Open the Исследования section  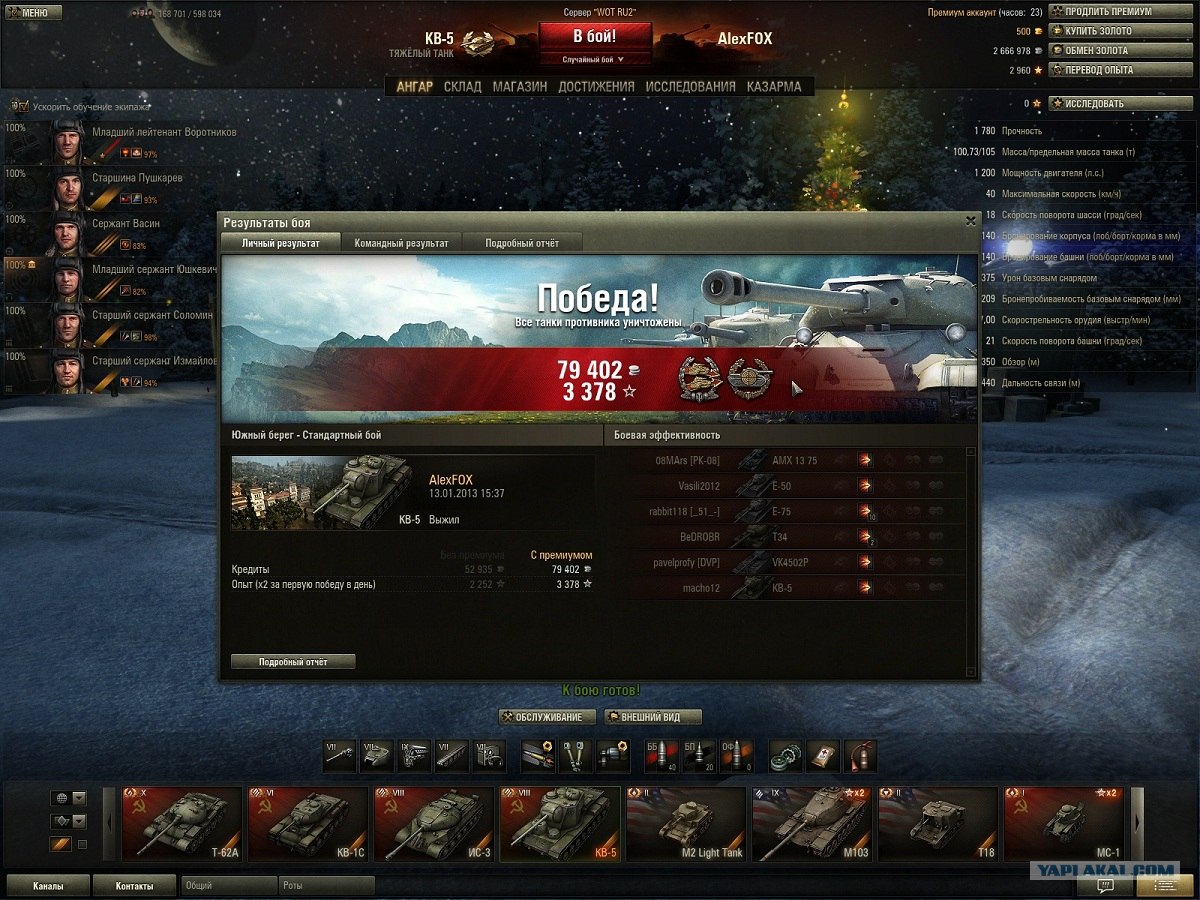pos(690,87)
